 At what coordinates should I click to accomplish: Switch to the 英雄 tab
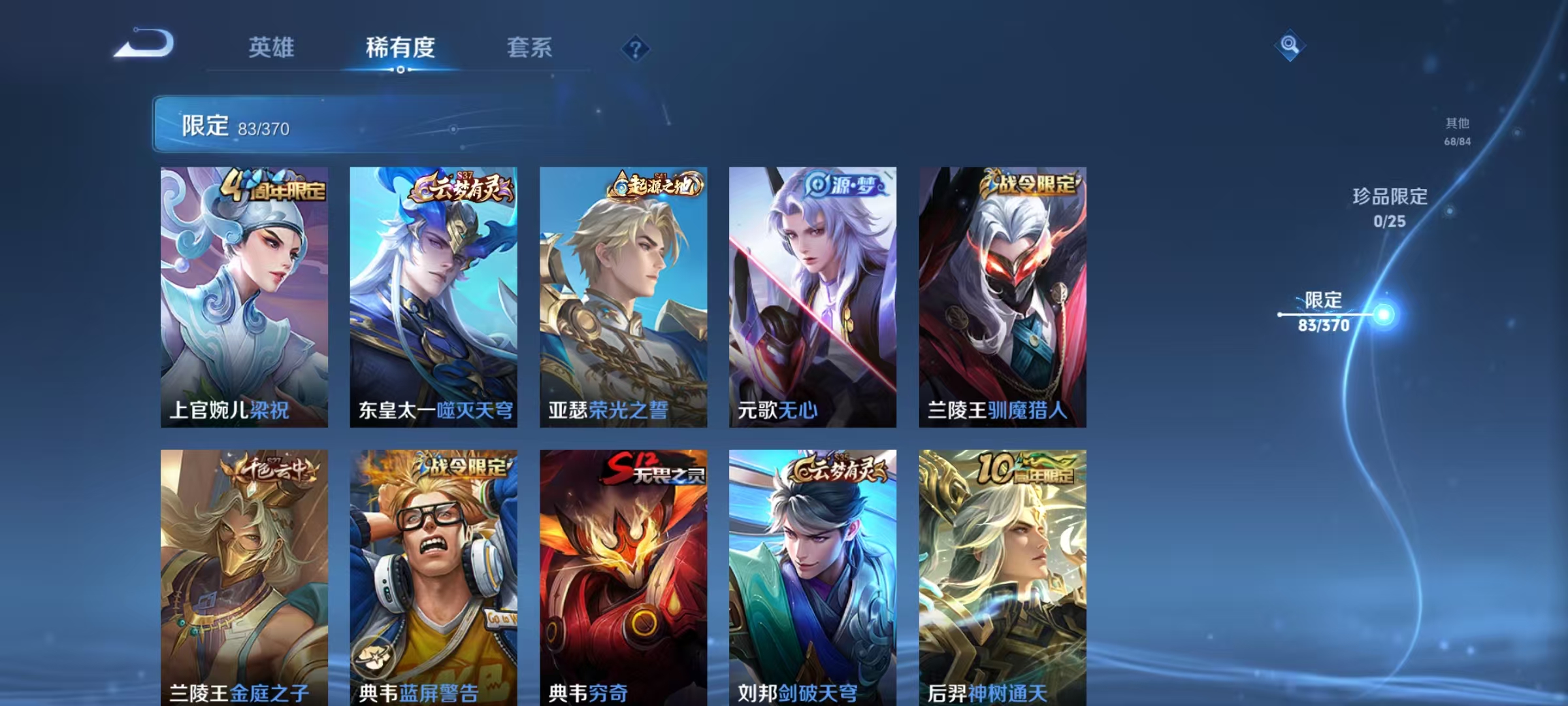pos(270,48)
